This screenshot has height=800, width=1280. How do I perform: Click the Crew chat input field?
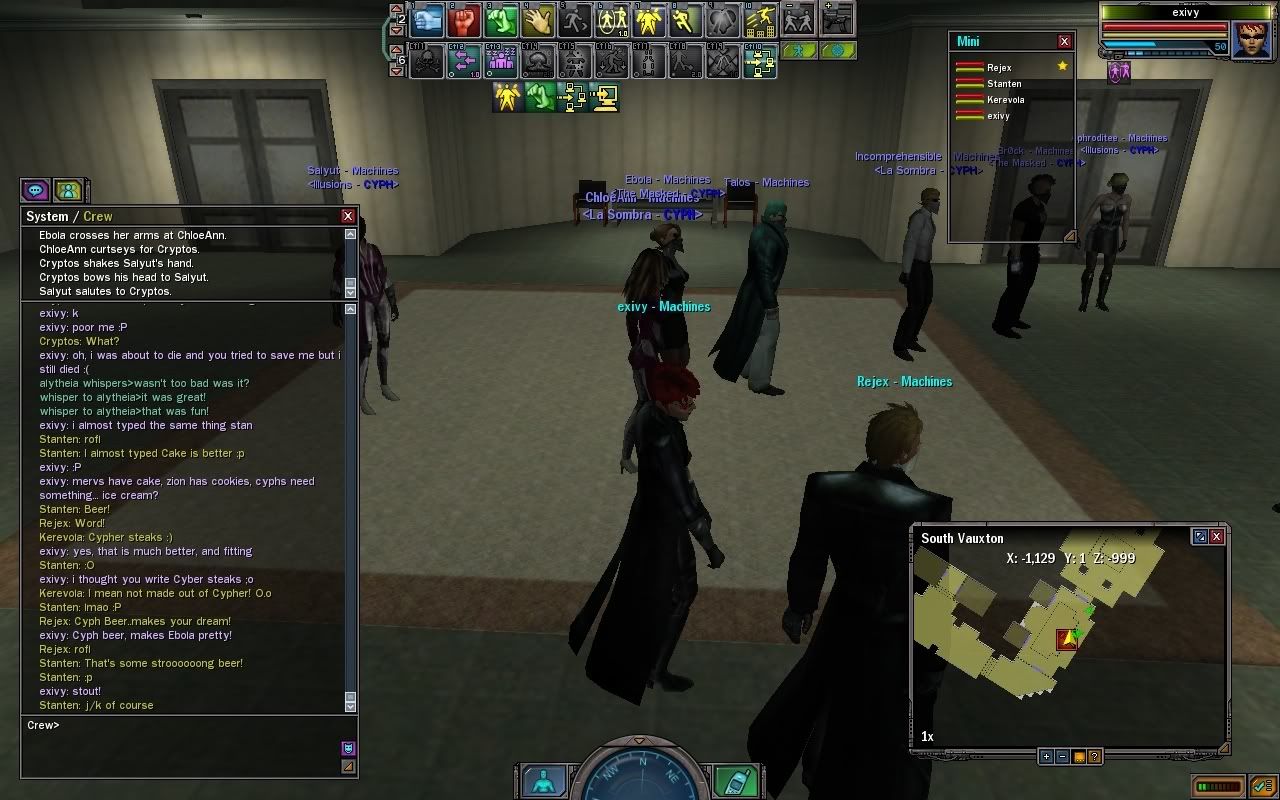tap(180, 726)
